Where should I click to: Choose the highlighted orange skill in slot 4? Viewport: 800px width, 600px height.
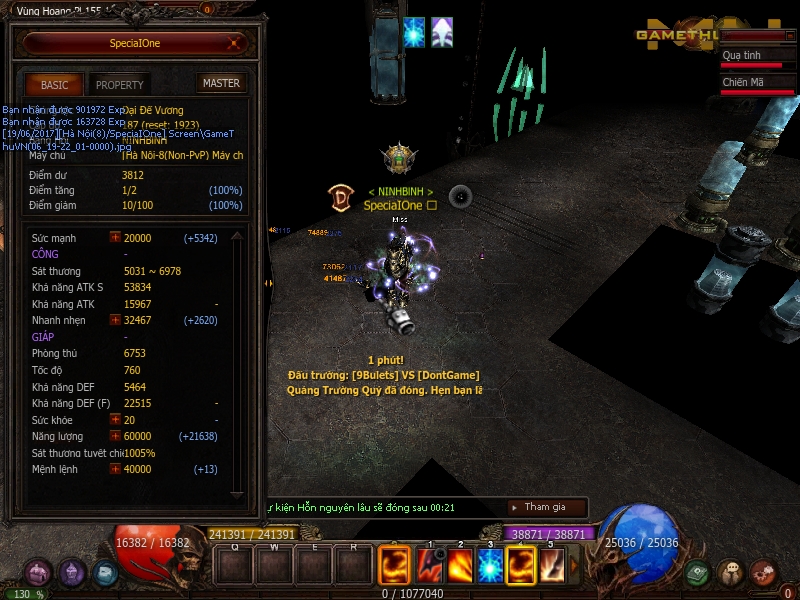pos(521,566)
